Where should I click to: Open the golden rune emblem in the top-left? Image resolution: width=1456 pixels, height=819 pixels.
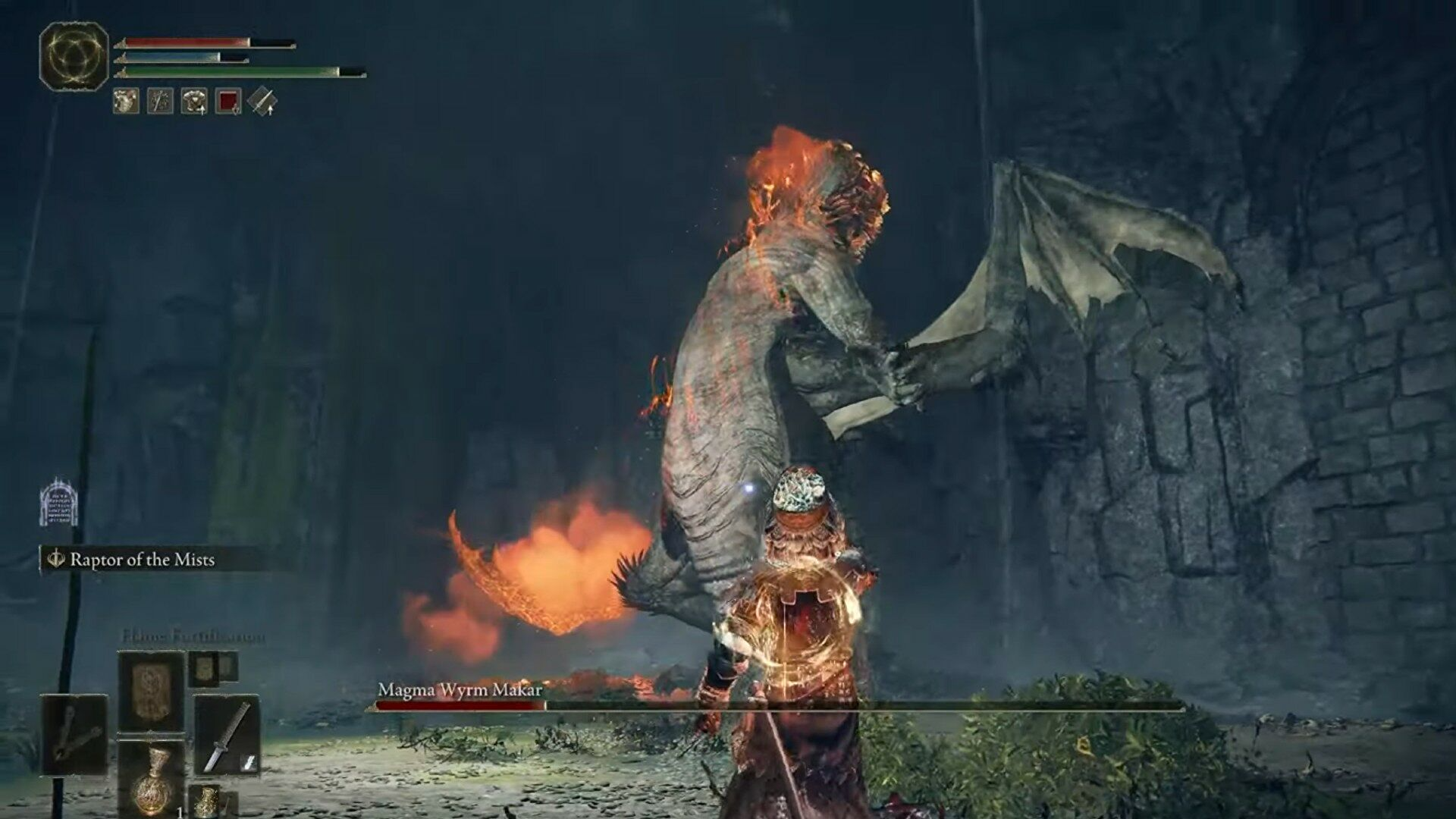(72, 54)
